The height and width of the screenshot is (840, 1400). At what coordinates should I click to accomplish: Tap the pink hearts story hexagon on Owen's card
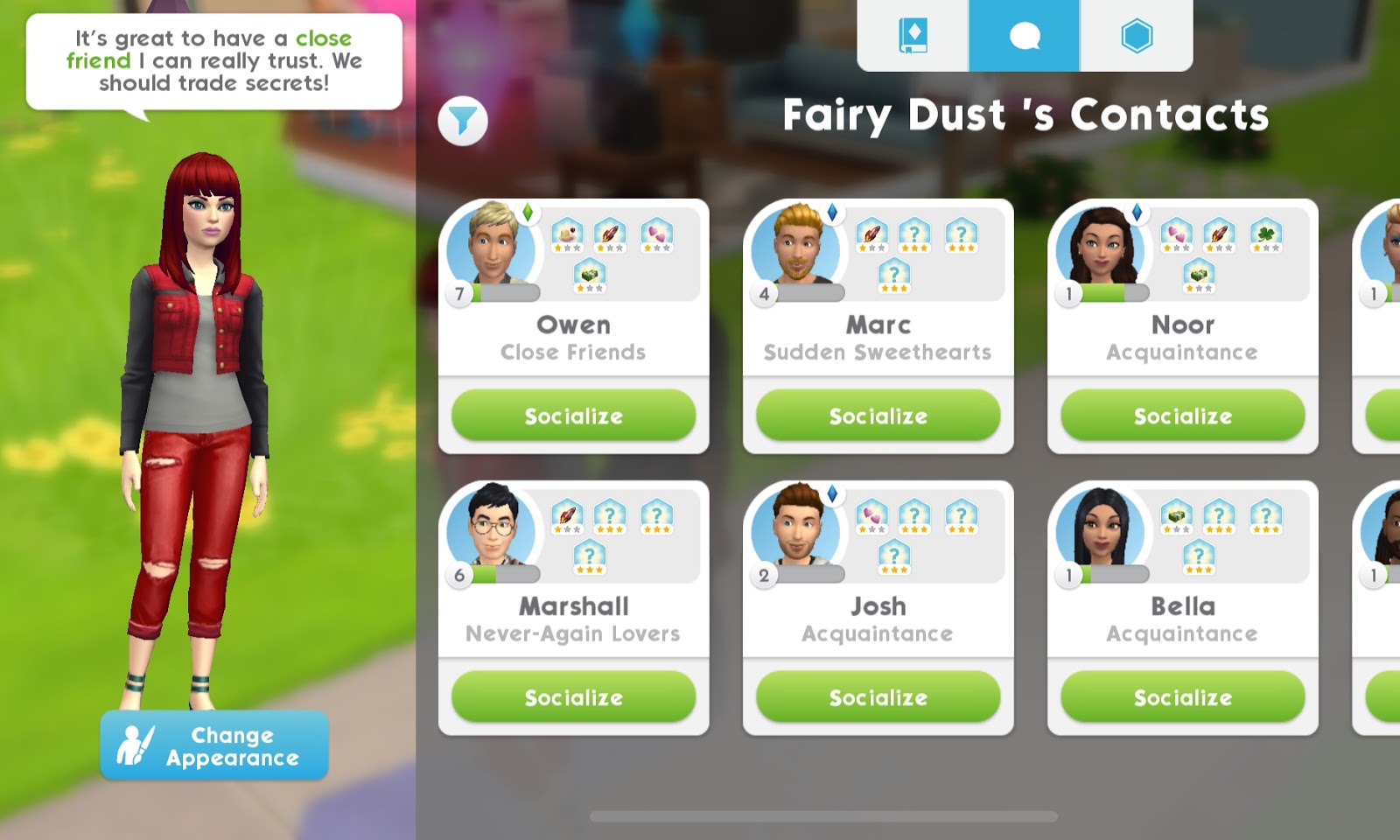click(x=658, y=234)
